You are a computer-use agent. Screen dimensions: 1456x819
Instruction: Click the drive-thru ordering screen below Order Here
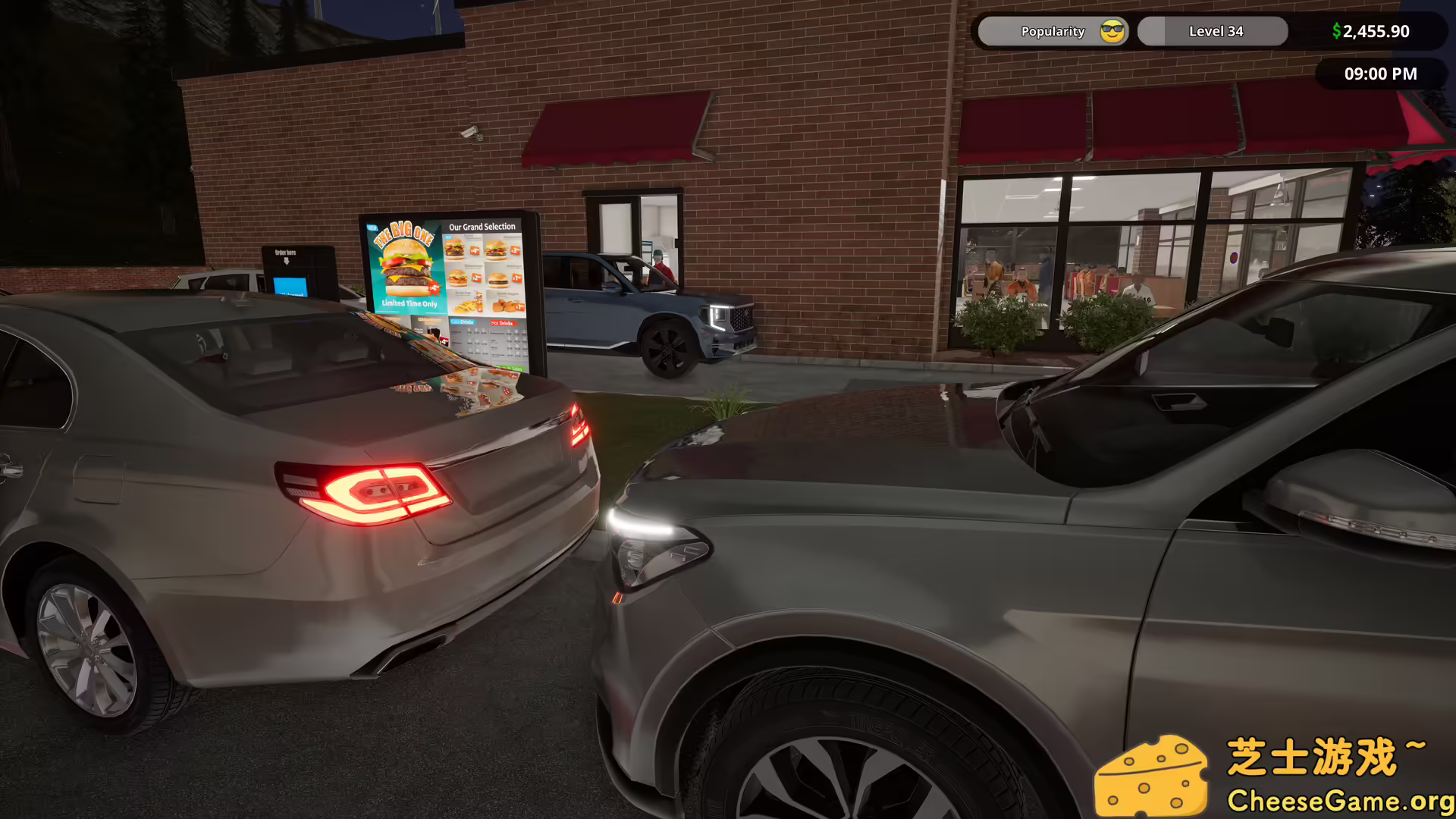click(290, 287)
